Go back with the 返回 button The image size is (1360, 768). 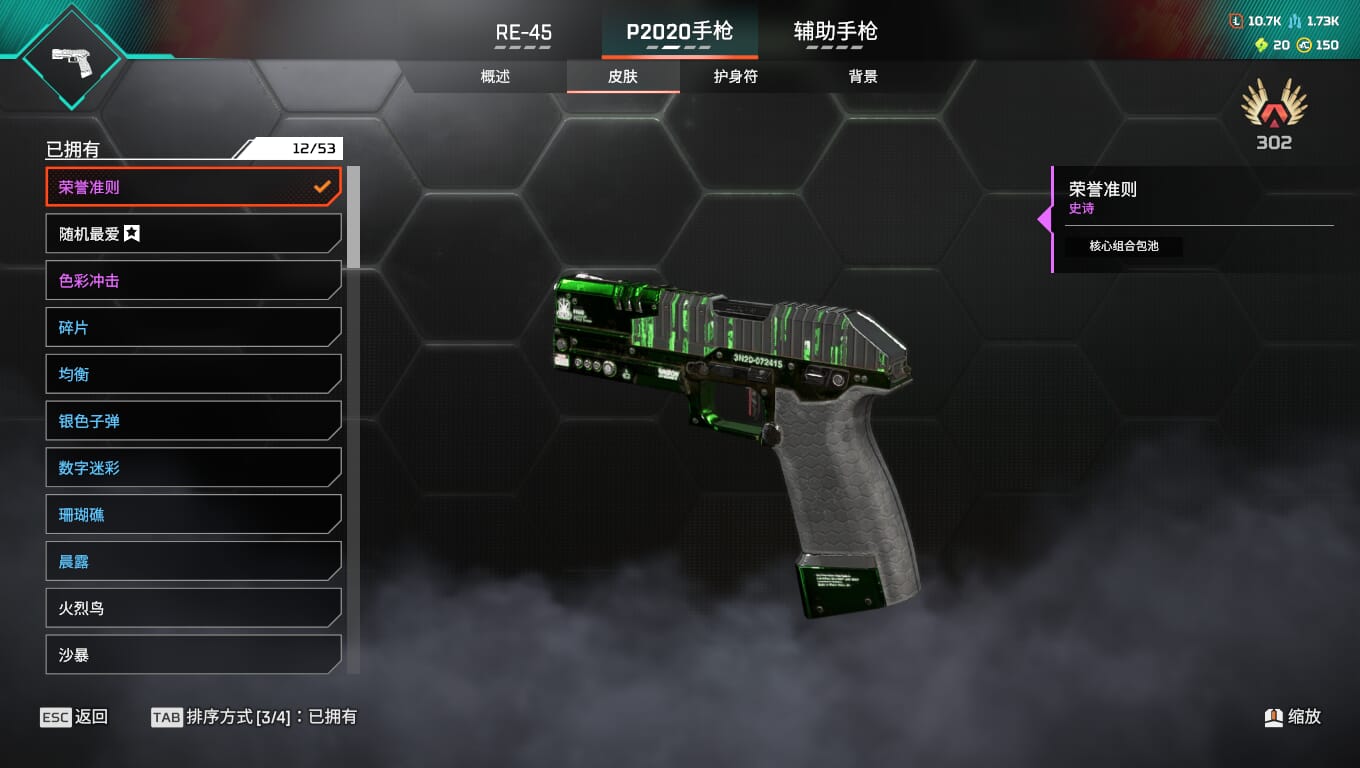pos(74,717)
